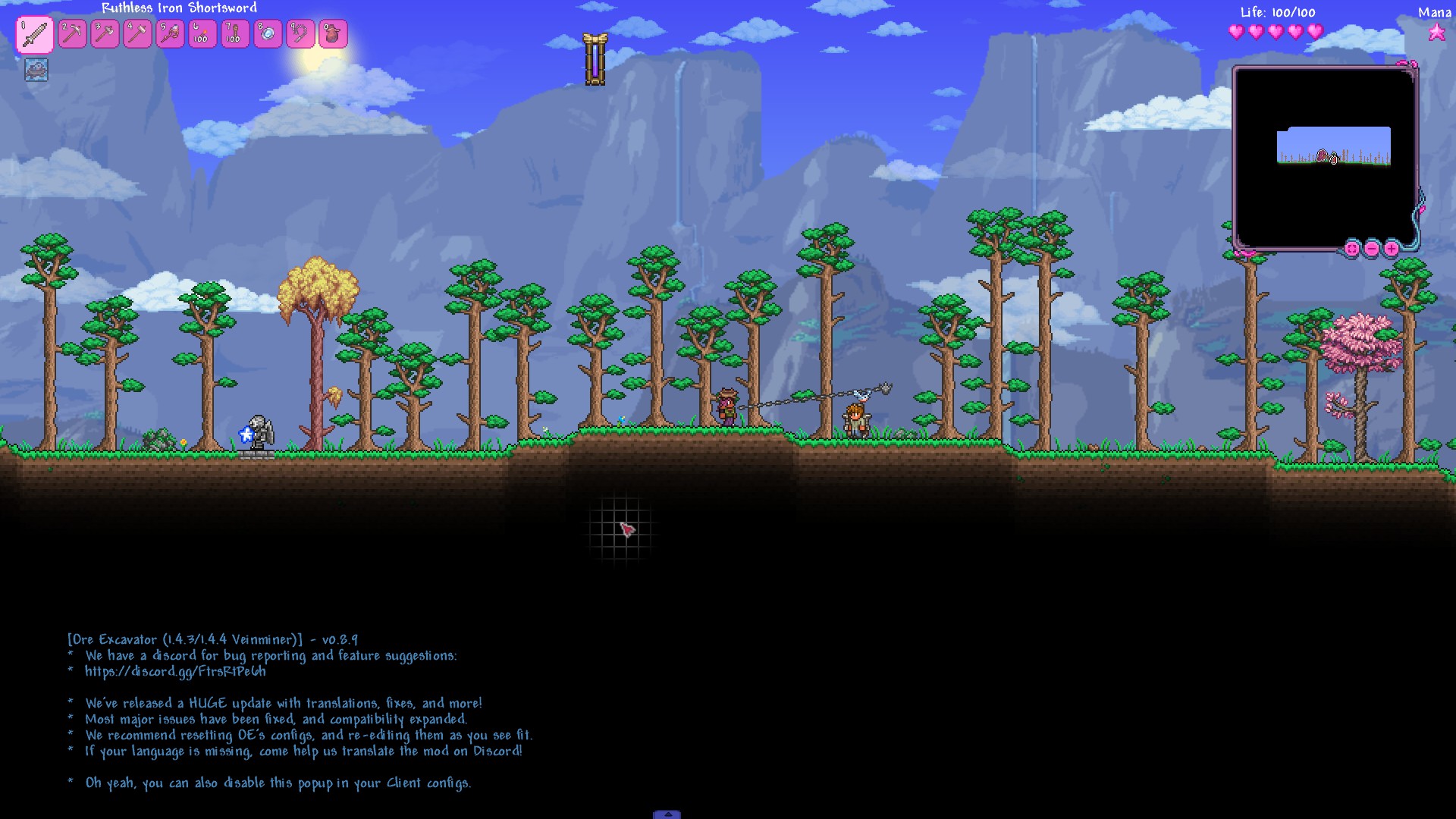Select the whip in hotbar slot 9
1456x819 pixels.
[x=301, y=34]
